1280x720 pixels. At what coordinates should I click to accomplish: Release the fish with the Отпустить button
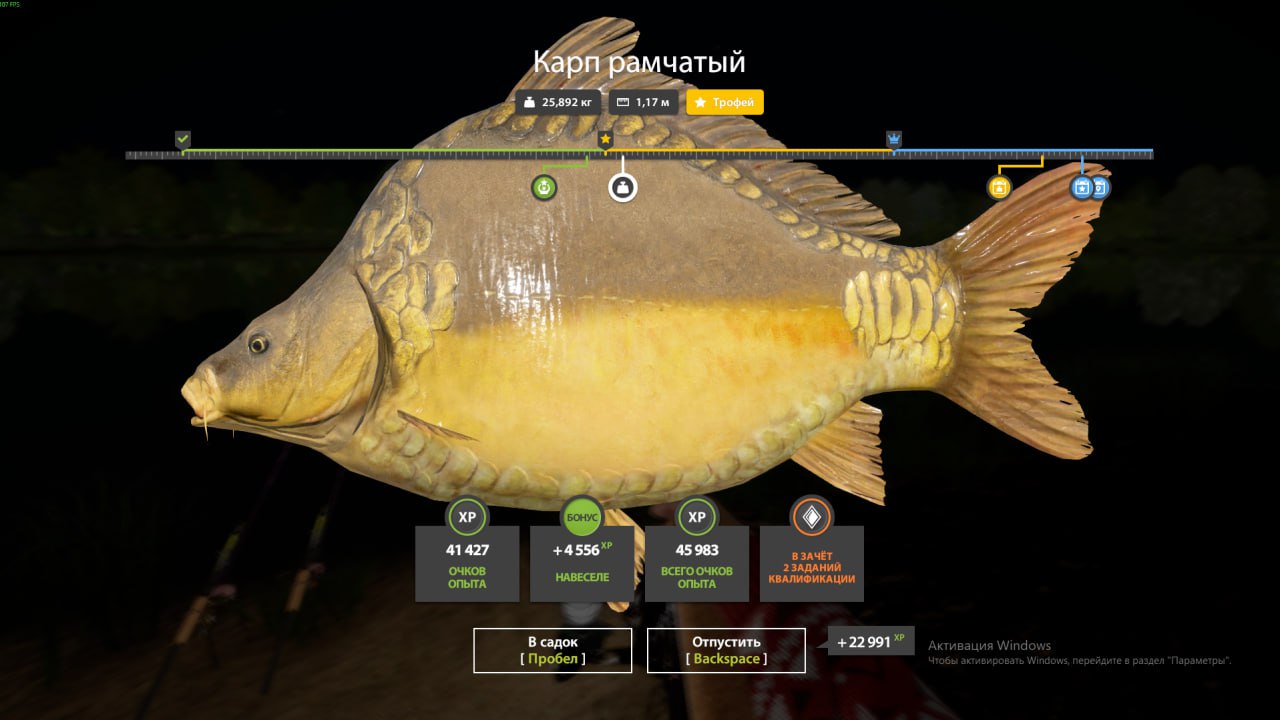coord(726,650)
